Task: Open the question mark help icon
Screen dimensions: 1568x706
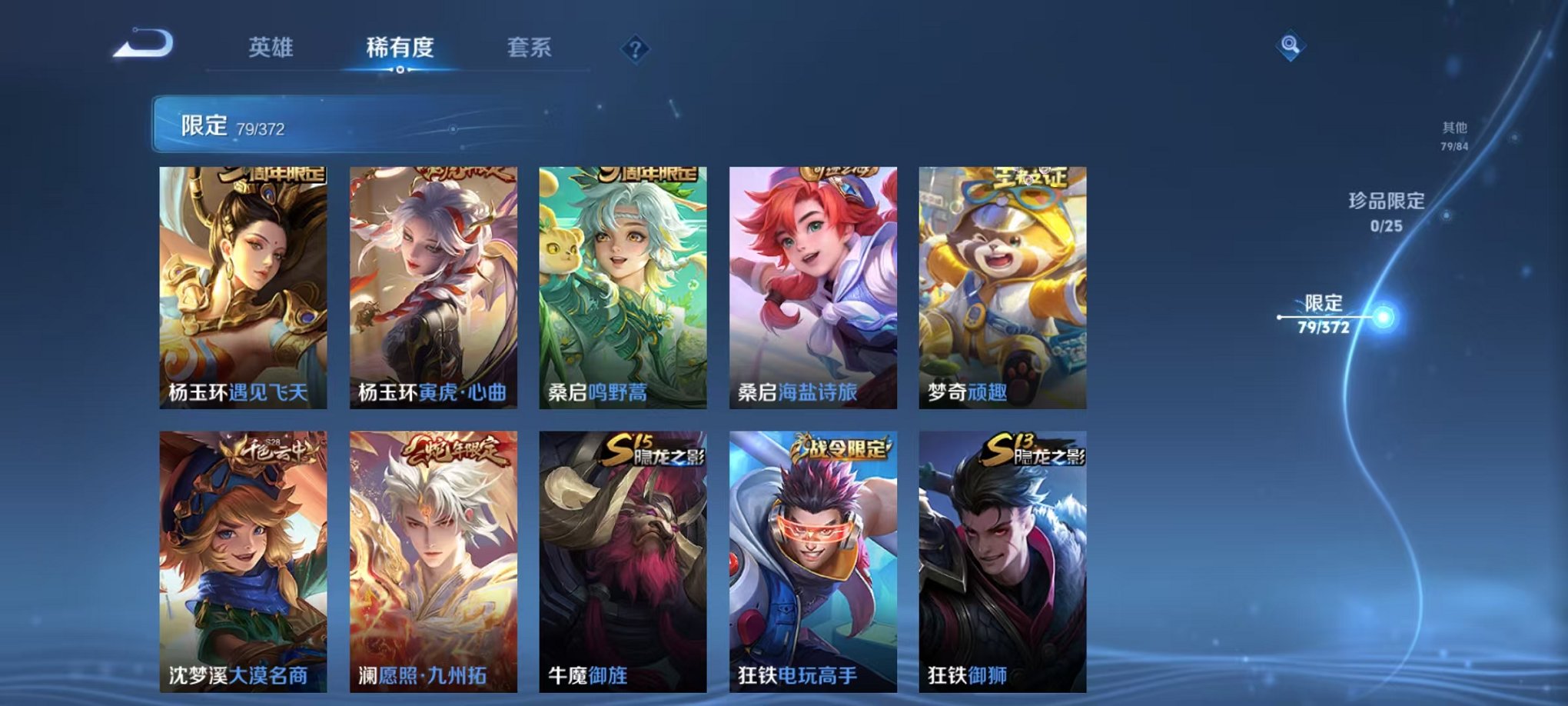Action: point(635,48)
